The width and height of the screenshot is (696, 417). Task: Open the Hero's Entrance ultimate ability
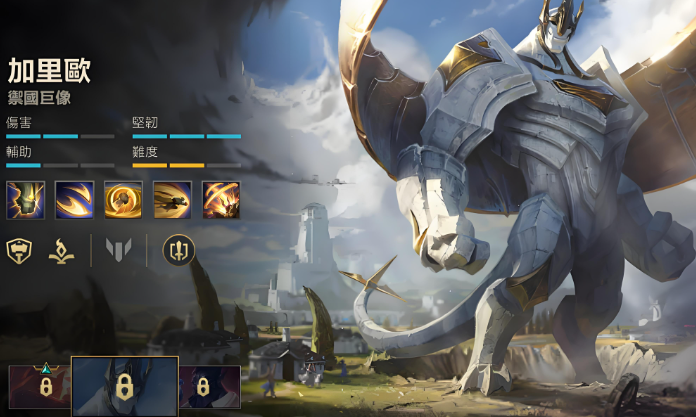[221, 200]
